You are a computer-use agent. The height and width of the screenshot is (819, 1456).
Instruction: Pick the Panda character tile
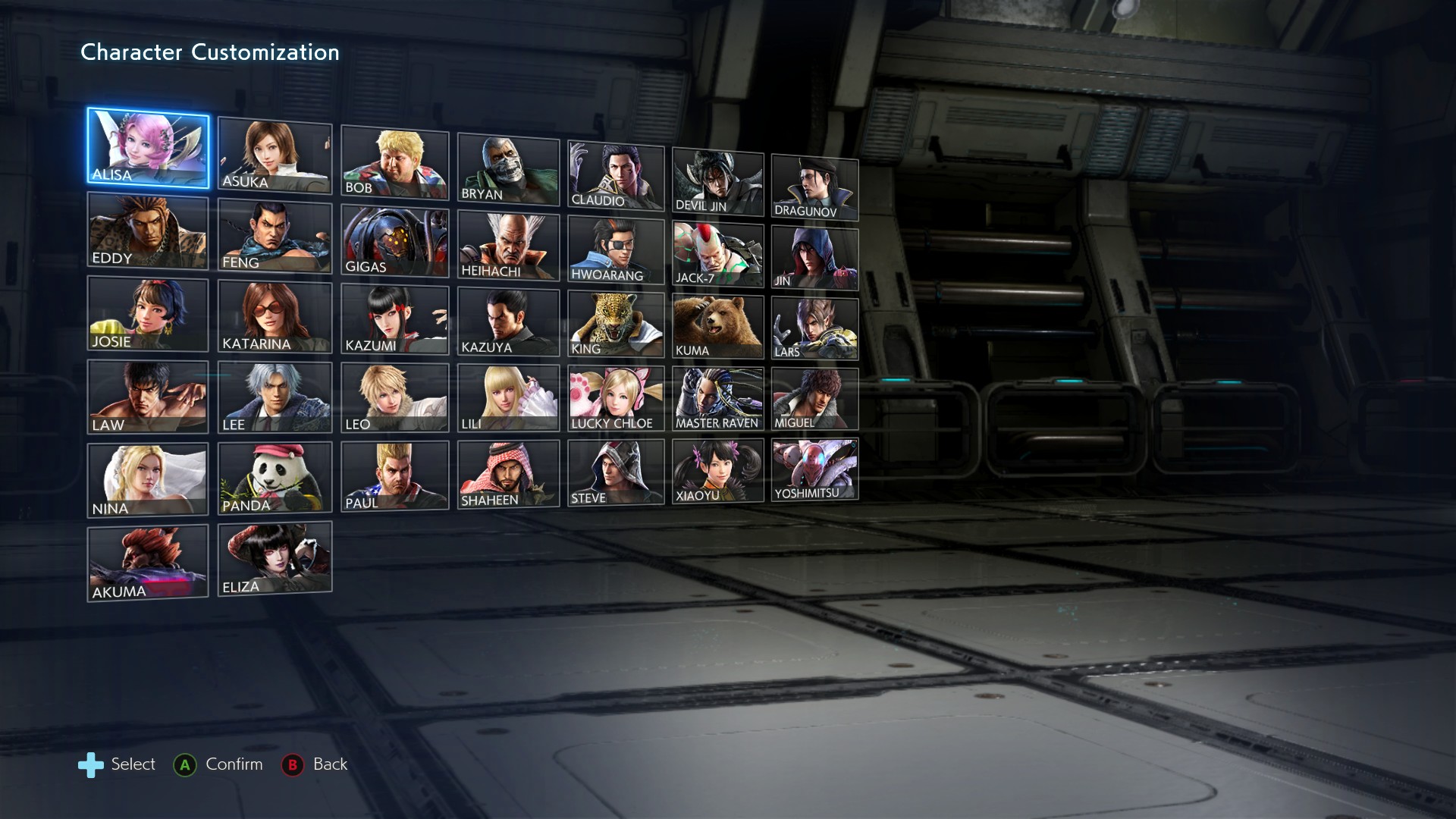(275, 478)
